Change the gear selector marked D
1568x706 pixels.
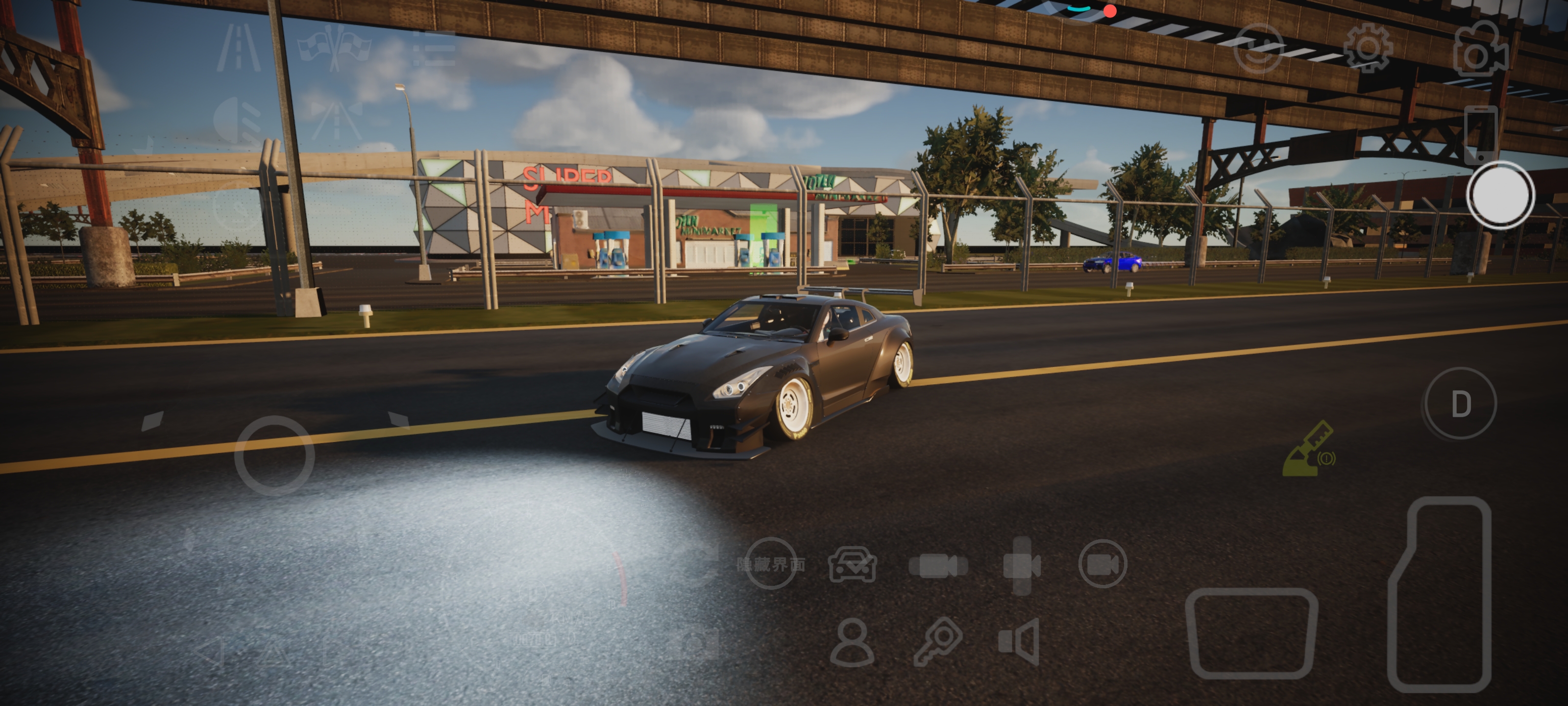pos(1460,403)
